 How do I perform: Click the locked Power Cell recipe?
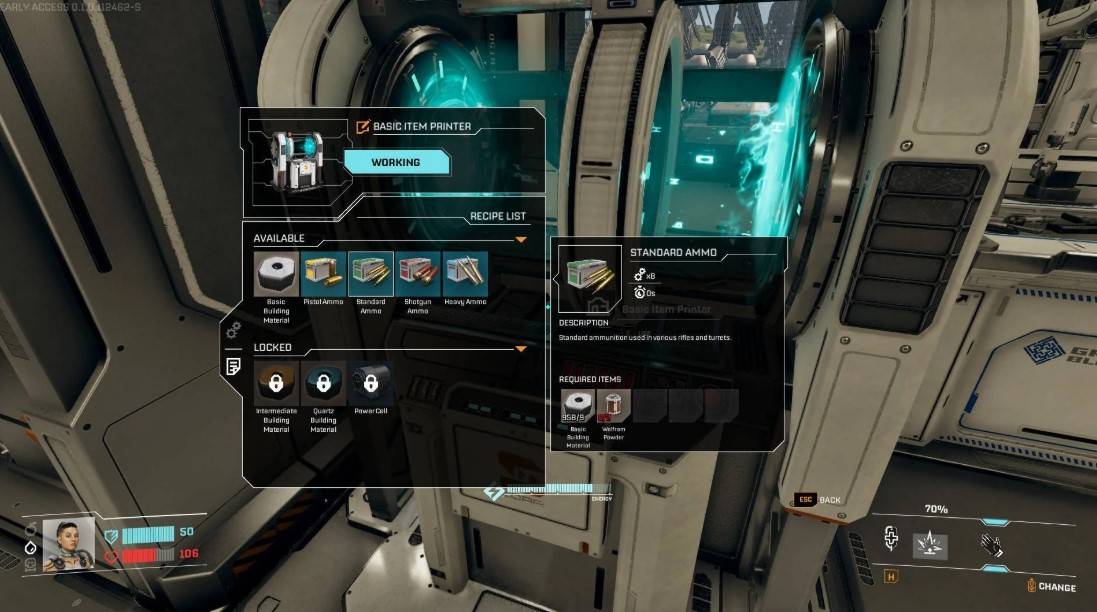[x=370, y=383]
